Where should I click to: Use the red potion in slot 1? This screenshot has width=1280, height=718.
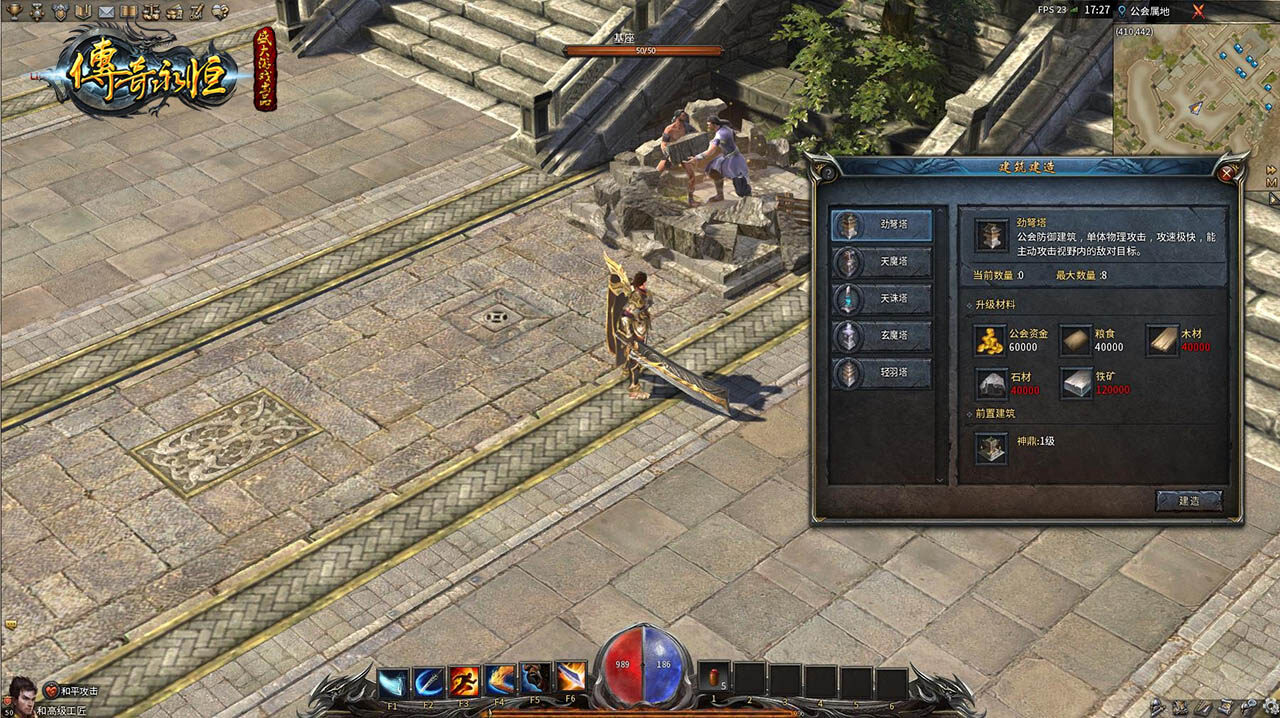[x=714, y=678]
